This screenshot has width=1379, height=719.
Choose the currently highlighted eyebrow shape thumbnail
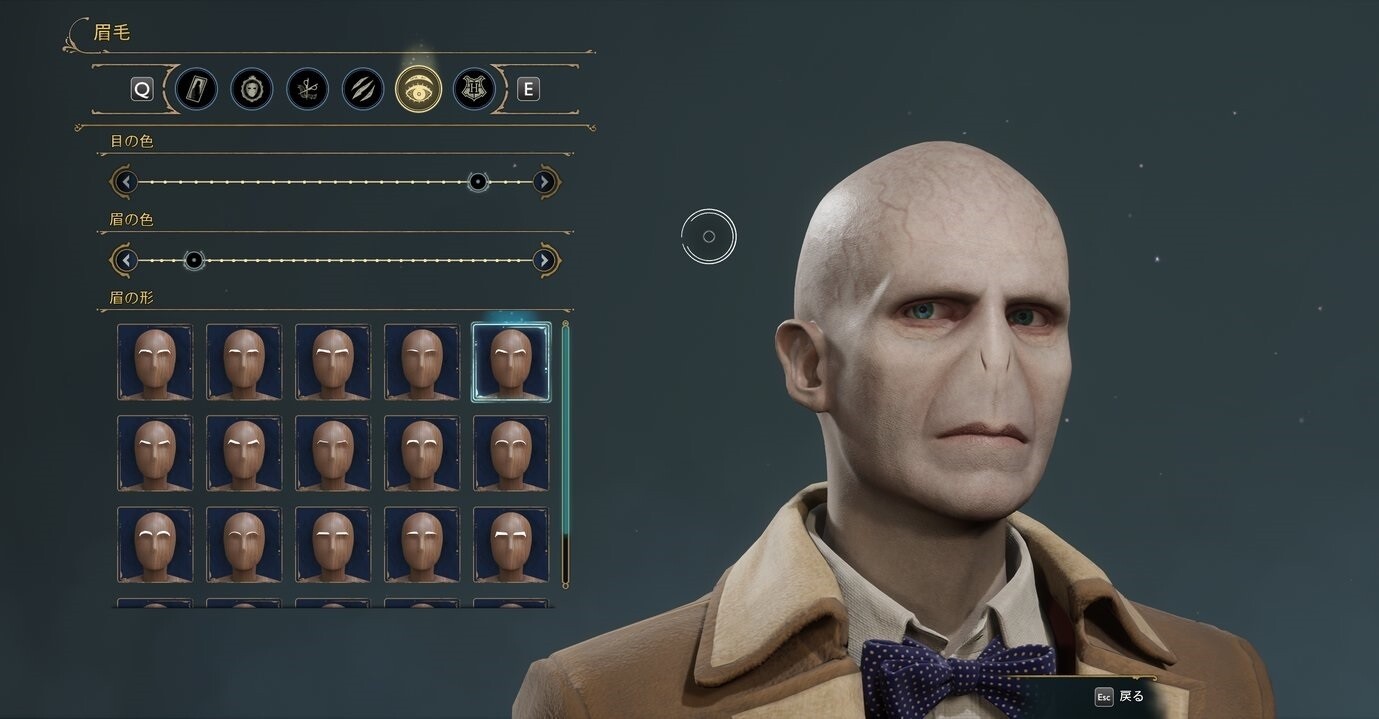(511, 361)
